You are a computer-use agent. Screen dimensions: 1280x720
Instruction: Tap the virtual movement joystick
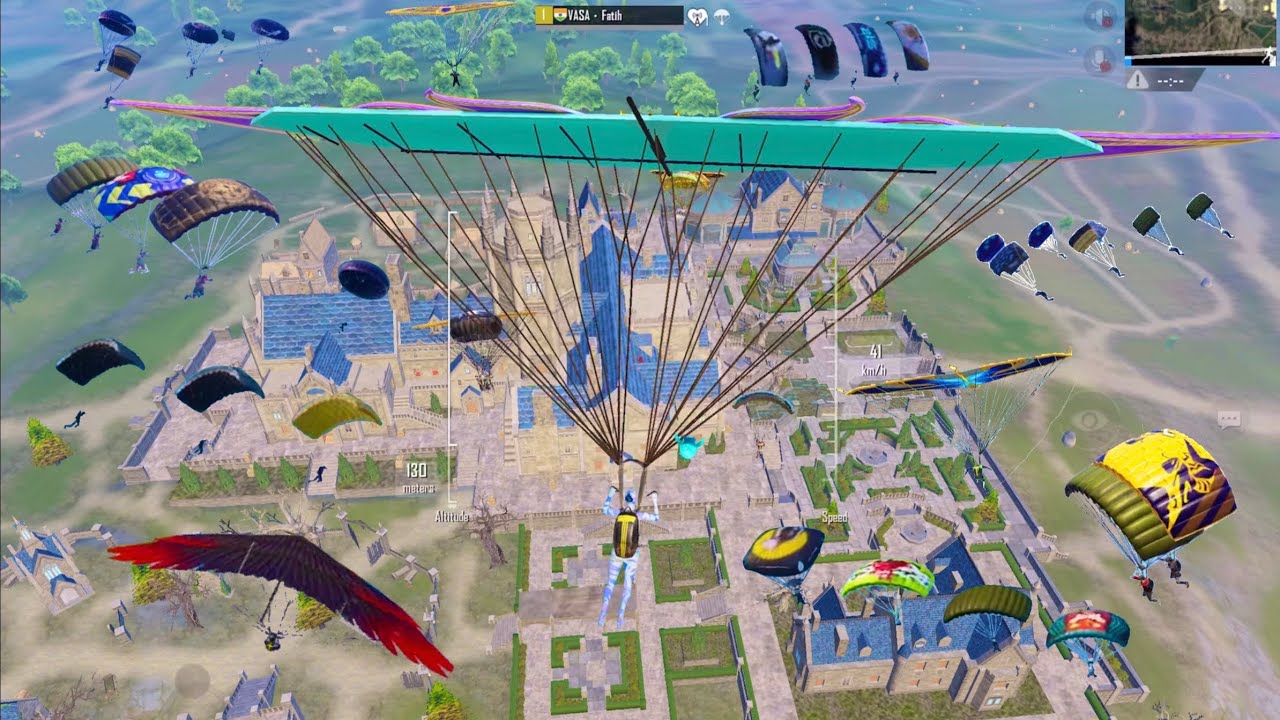click(193, 682)
